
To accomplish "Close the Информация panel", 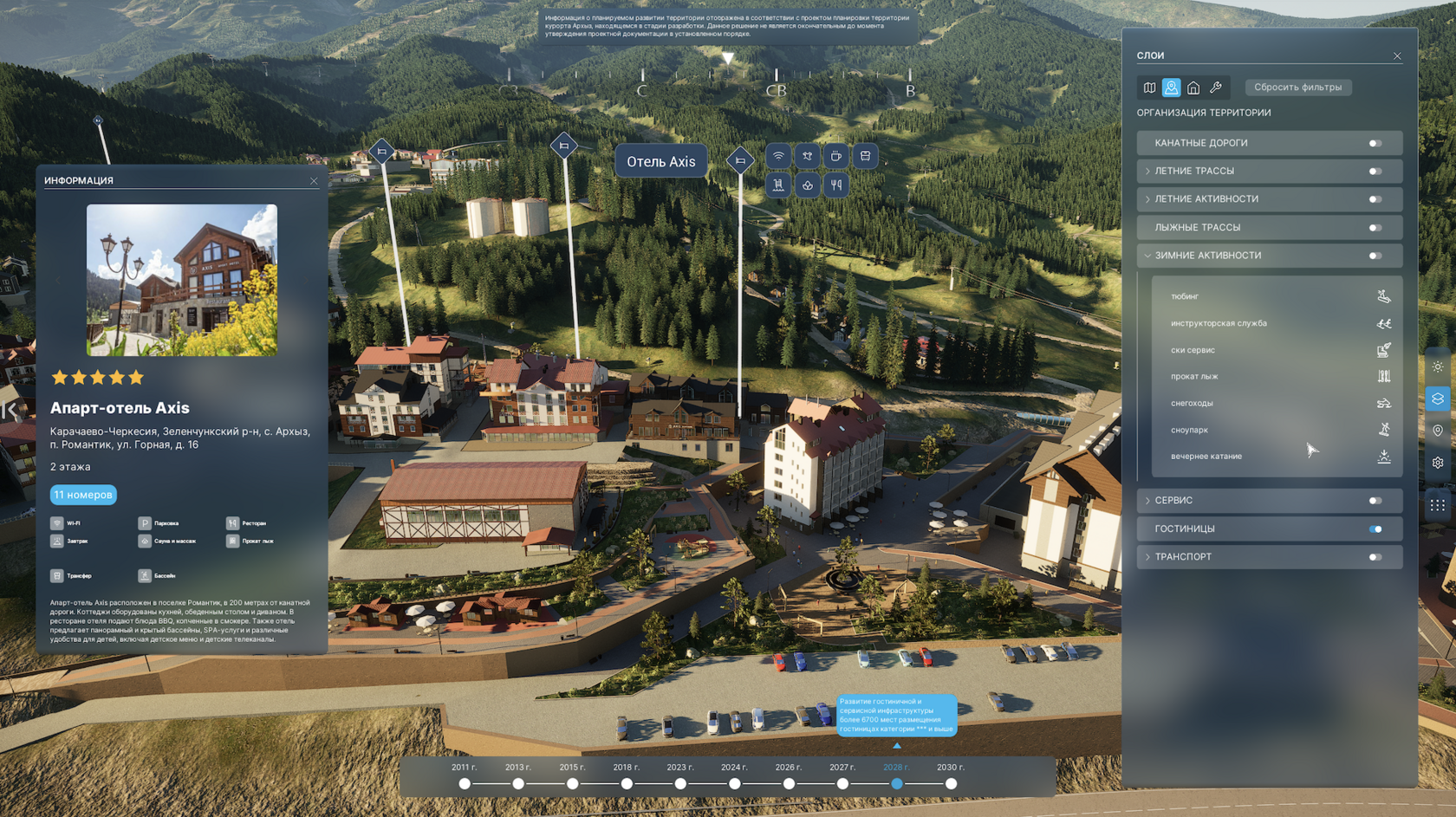I will point(314,181).
